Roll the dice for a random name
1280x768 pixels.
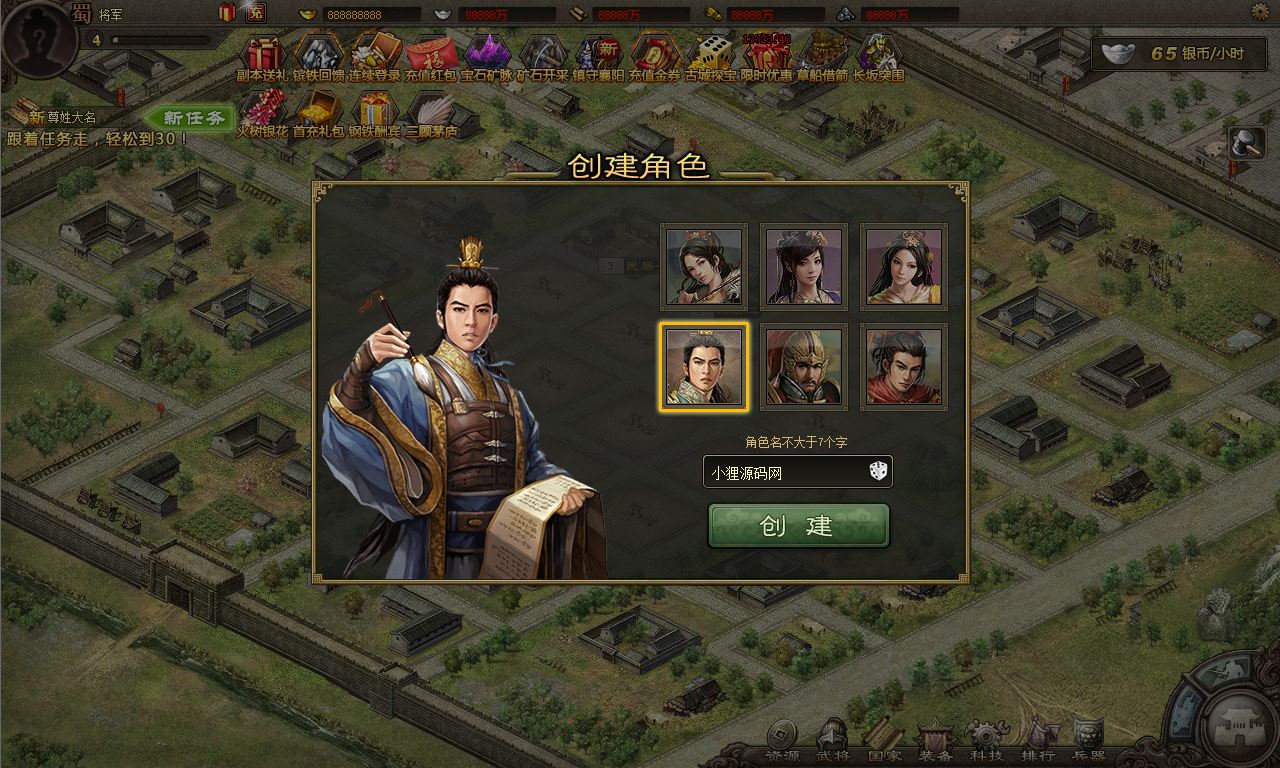pyautogui.click(x=878, y=471)
